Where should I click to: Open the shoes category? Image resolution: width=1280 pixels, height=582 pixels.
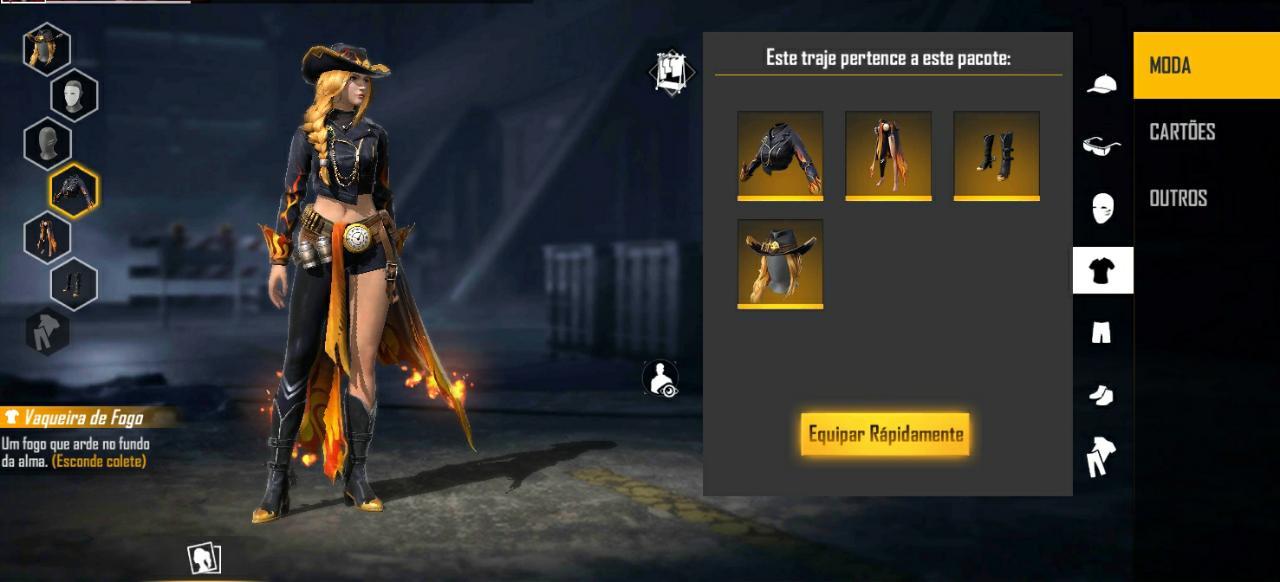pyautogui.click(x=1102, y=396)
